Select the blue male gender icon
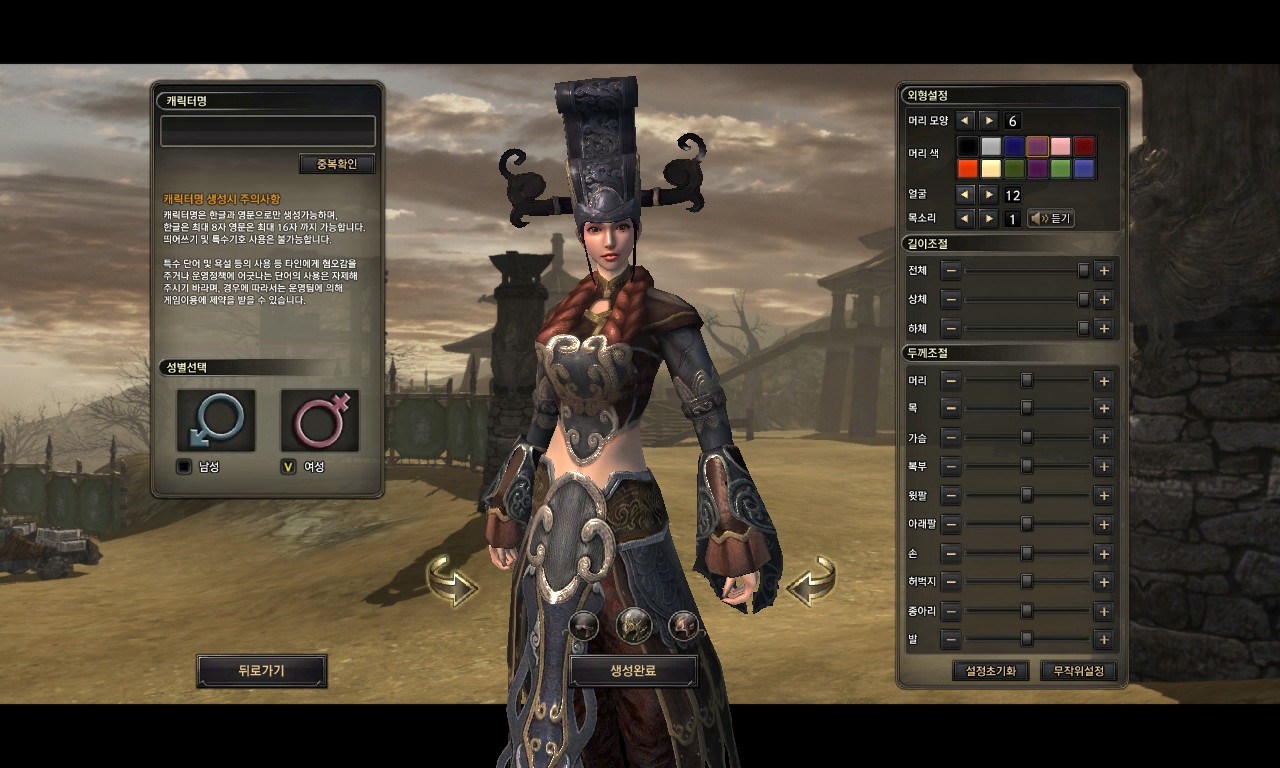This screenshot has height=768, width=1280. pyautogui.click(x=216, y=420)
